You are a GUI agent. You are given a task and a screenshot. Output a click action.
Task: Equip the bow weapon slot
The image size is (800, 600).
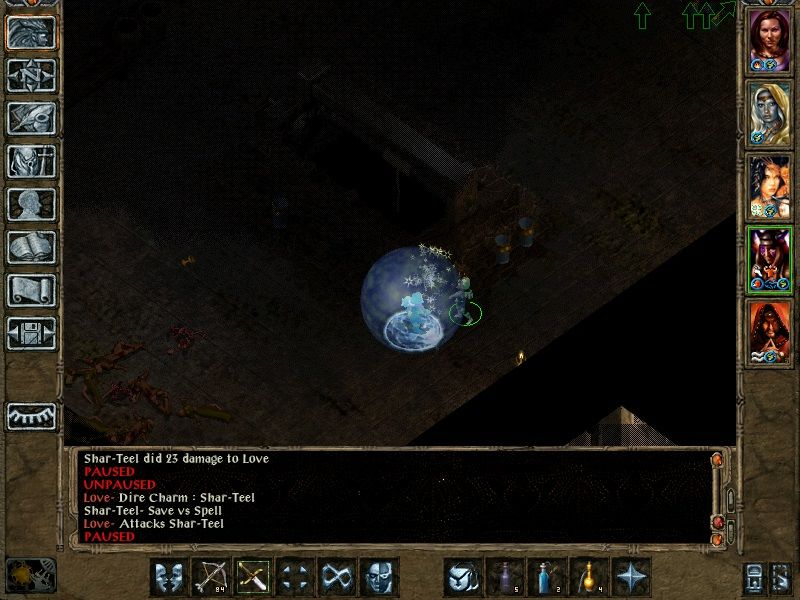click(x=211, y=577)
